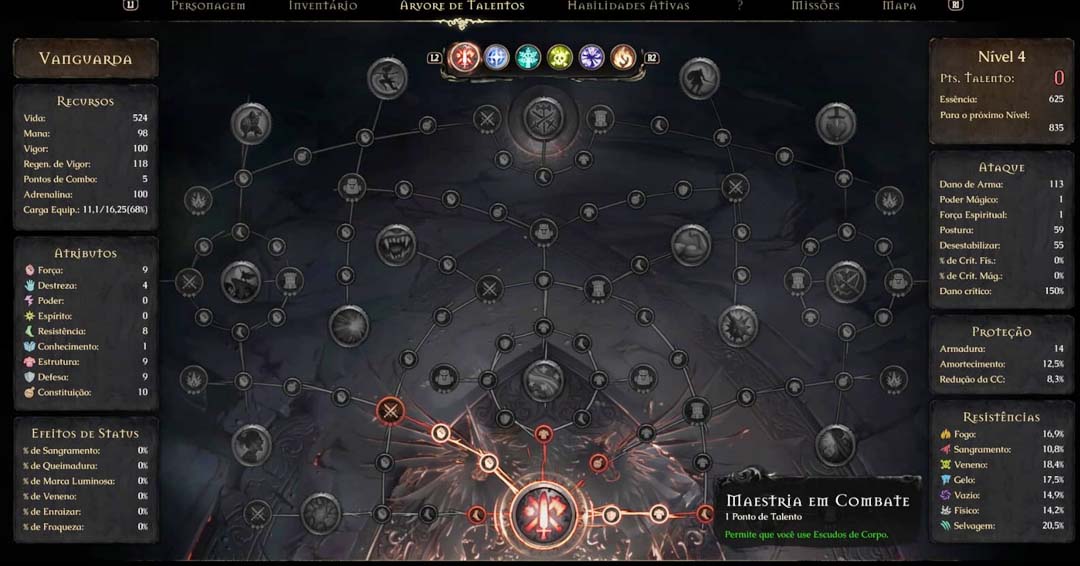Viewport: 1080px width, 566px height.
Task: Choose the red-highlighted crossed swords talent node
Action: click(390, 410)
